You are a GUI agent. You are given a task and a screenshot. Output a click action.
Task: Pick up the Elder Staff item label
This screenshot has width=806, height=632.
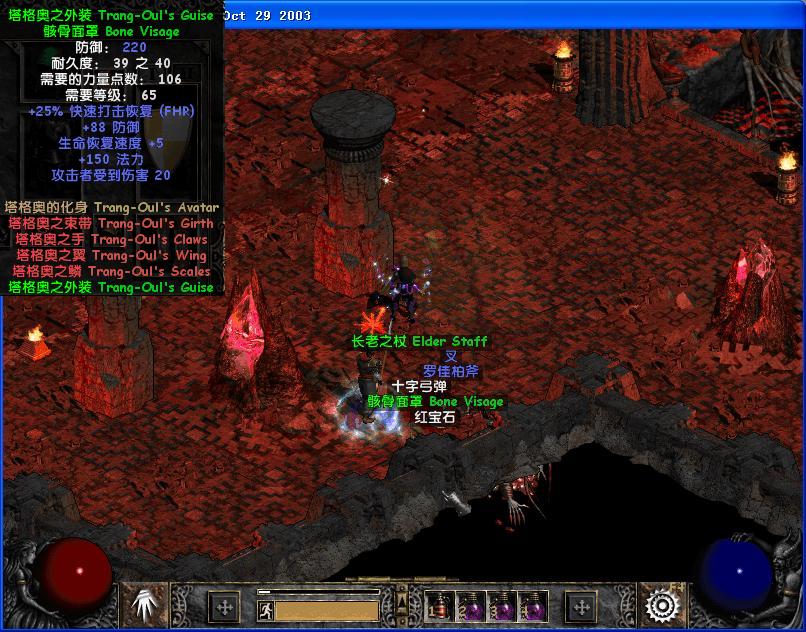click(x=419, y=342)
